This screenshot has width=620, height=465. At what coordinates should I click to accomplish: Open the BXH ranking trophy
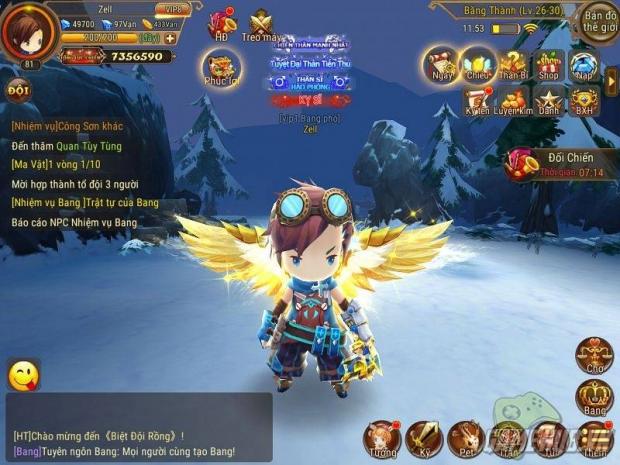click(583, 102)
